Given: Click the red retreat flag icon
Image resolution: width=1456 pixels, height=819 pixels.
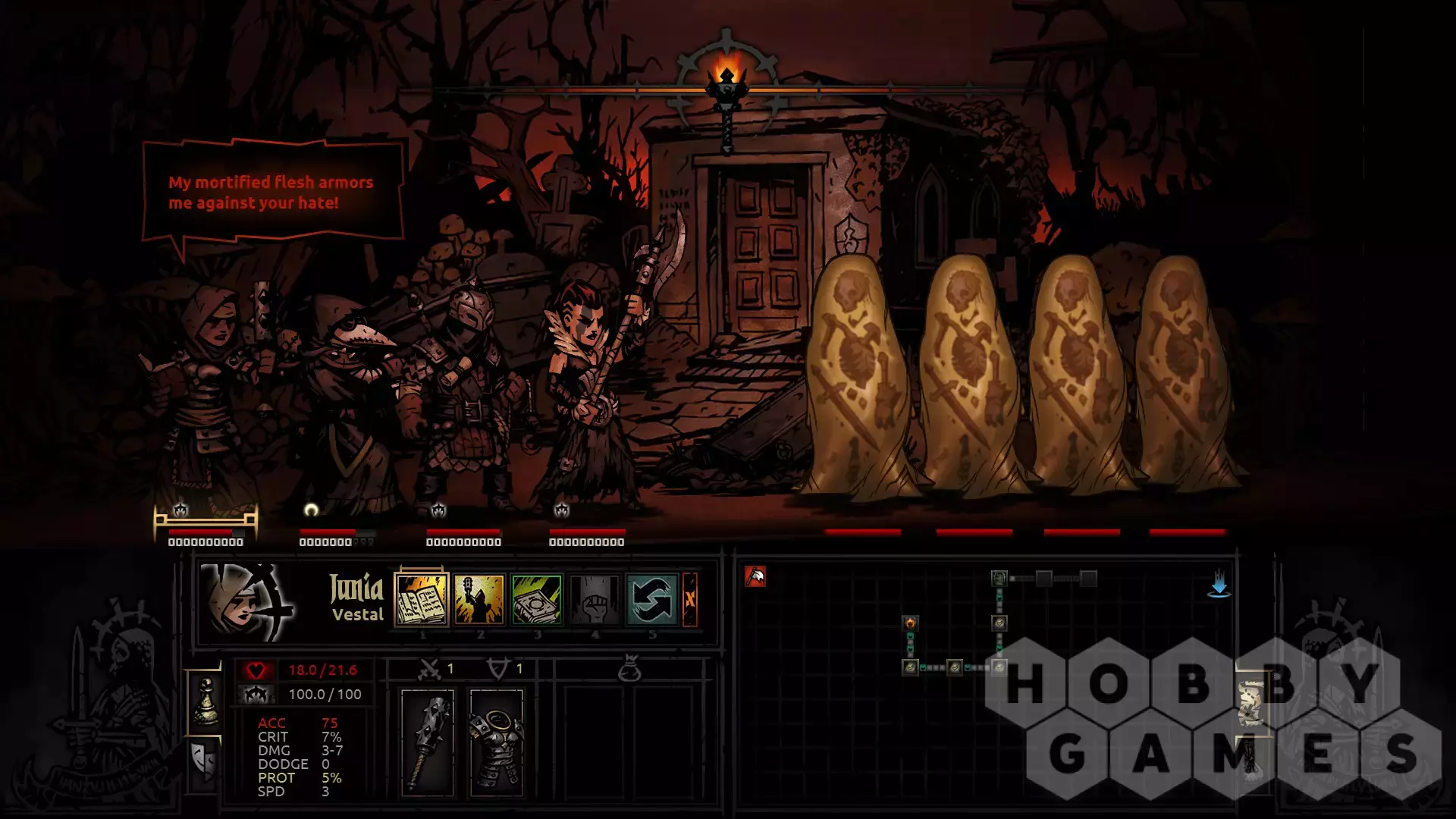Looking at the screenshot, I should coord(755,577).
